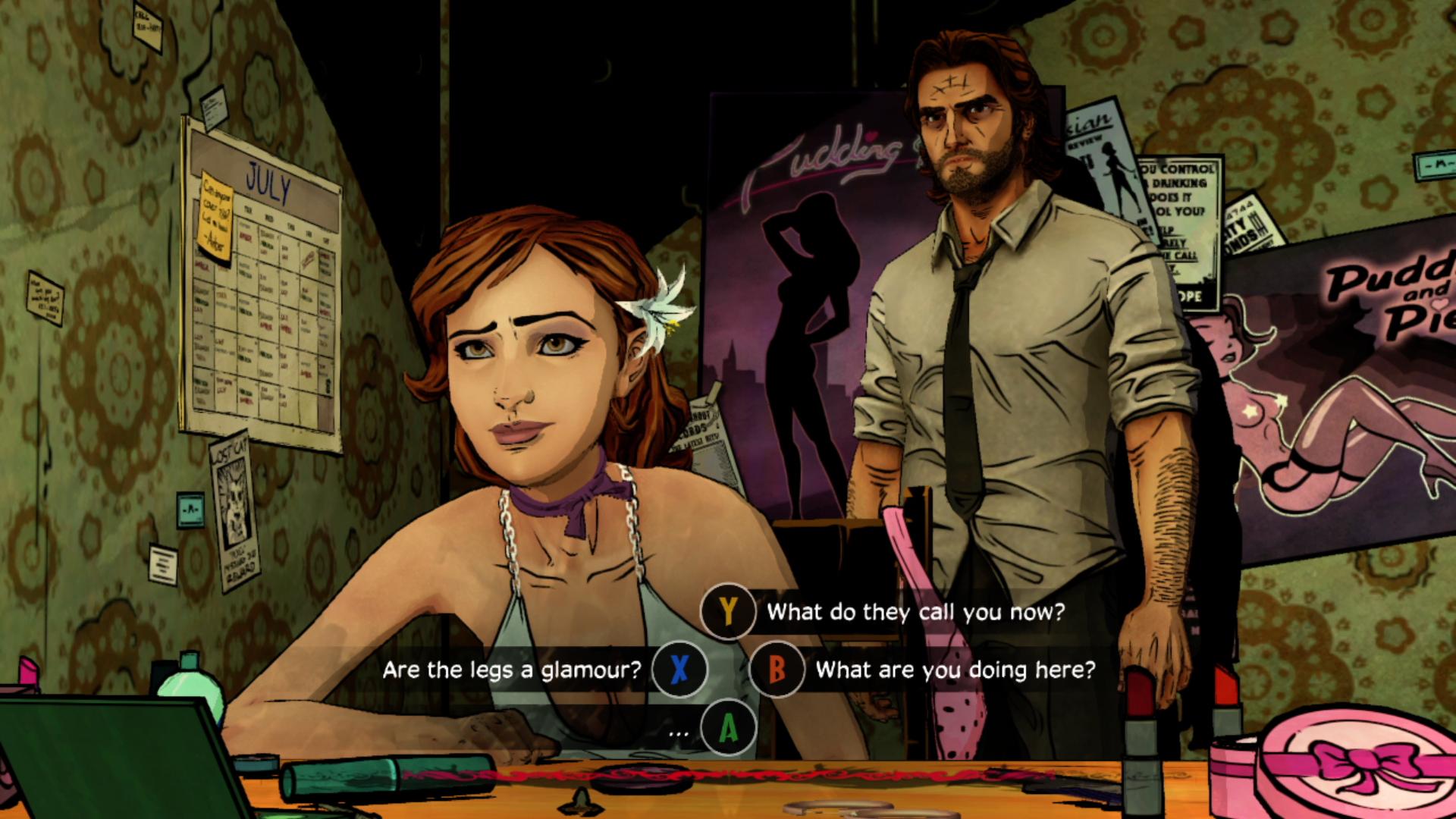Pick the silent "..." response

pyautogui.click(x=679, y=730)
